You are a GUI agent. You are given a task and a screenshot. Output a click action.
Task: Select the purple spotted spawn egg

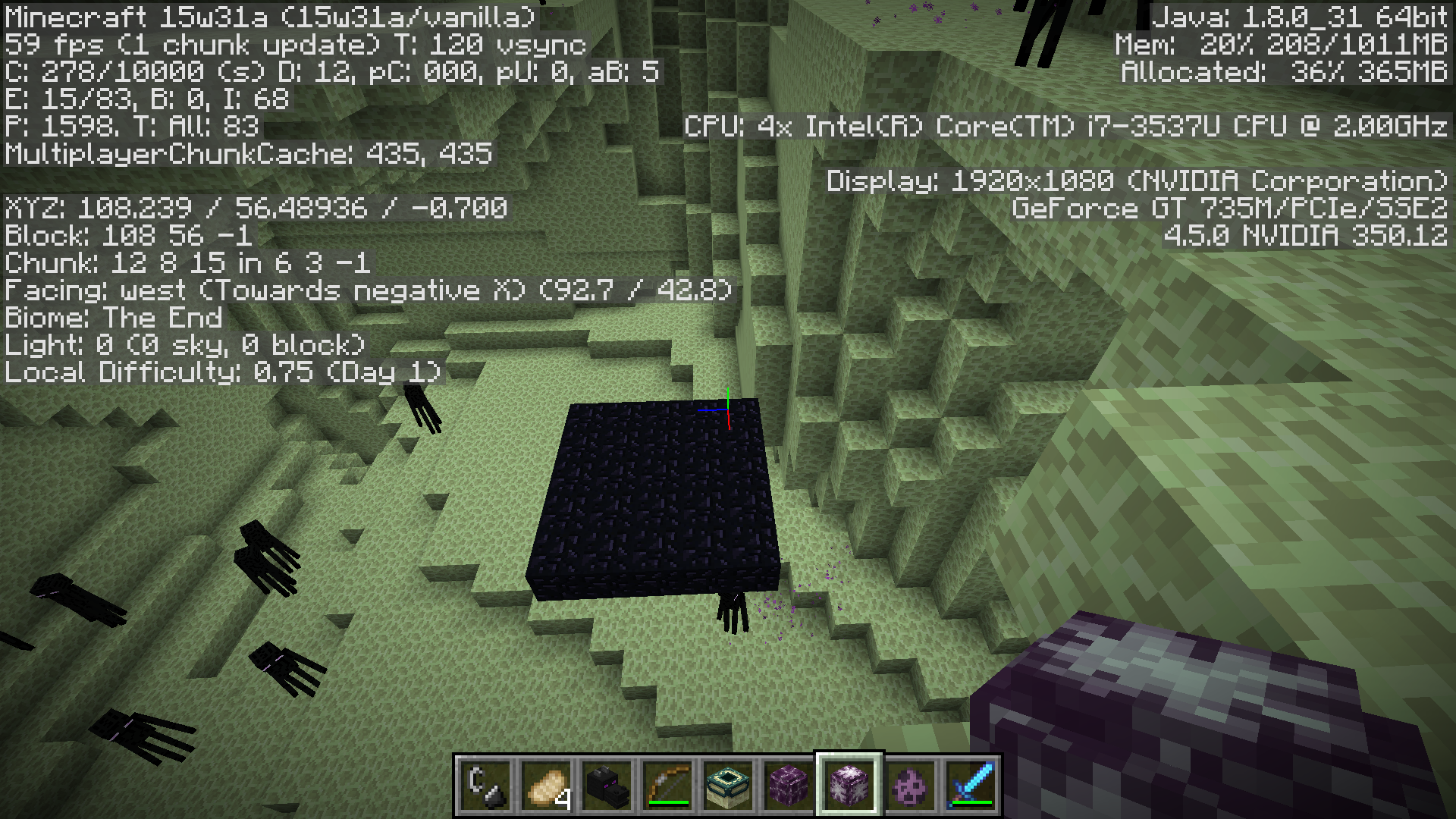[910, 786]
